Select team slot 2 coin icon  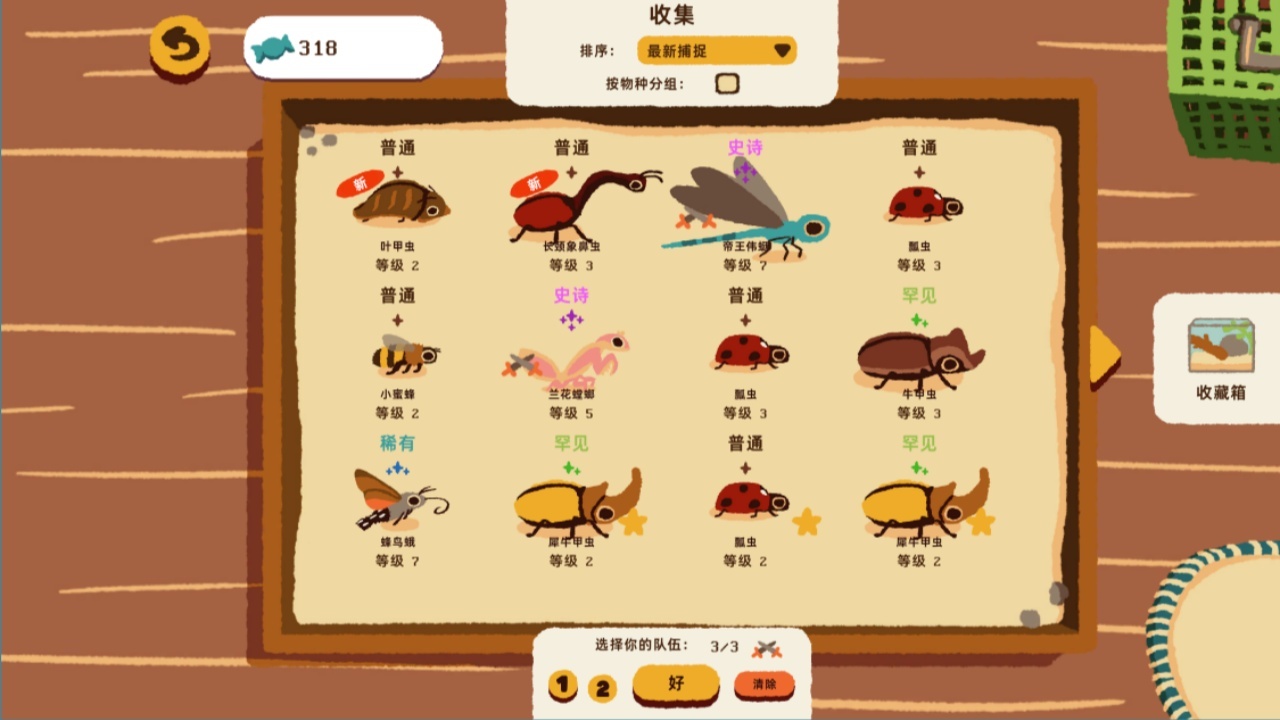tap(601, 687)
